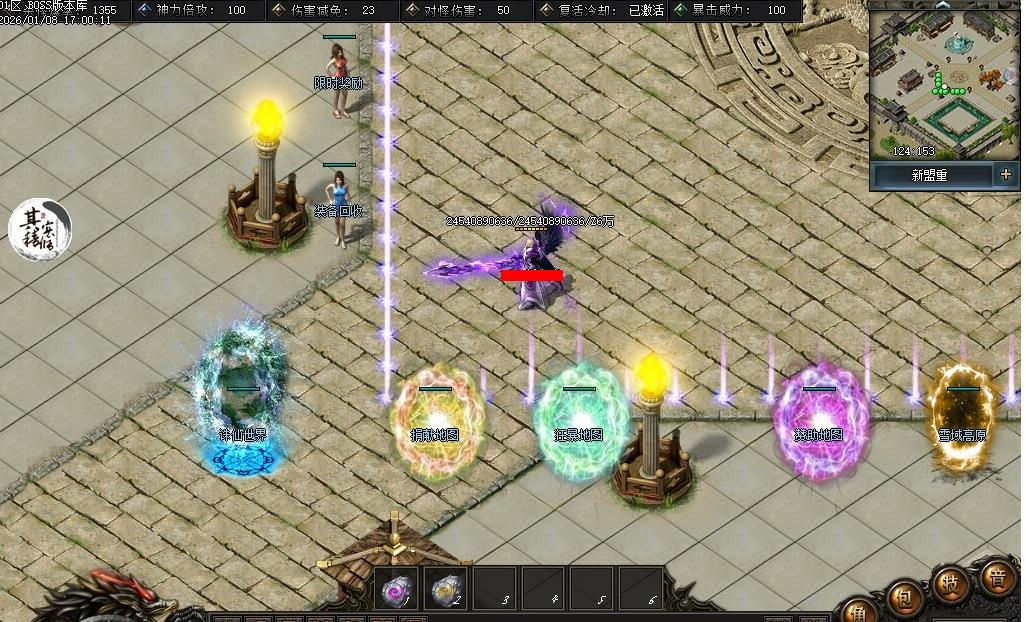The height and width of the screenshot is (622, 1026).
Task: Open the bag (包 button)
Action: 902,598
